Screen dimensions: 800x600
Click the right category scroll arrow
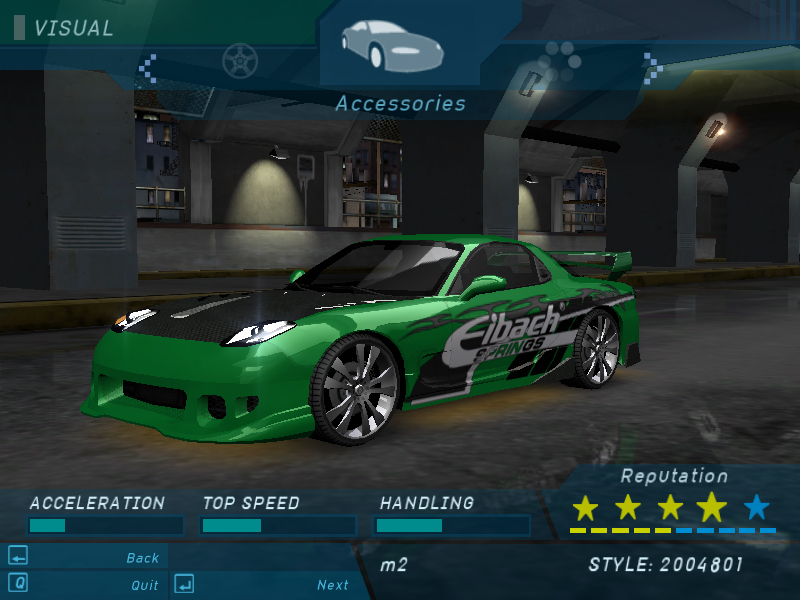[652, 68]
